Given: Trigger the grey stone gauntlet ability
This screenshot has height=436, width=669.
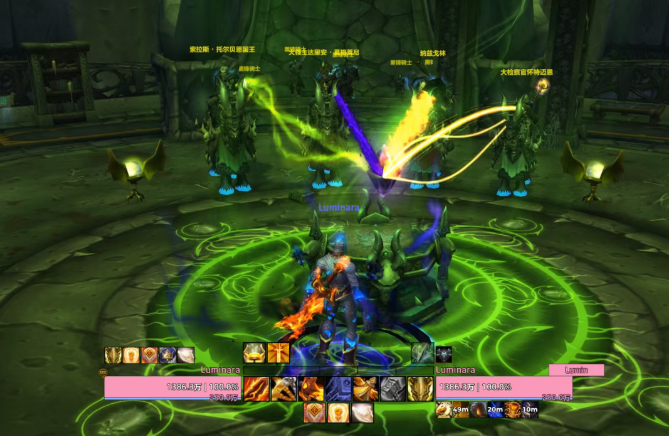Looking at the screenshot, I should [x=392, y=389].
